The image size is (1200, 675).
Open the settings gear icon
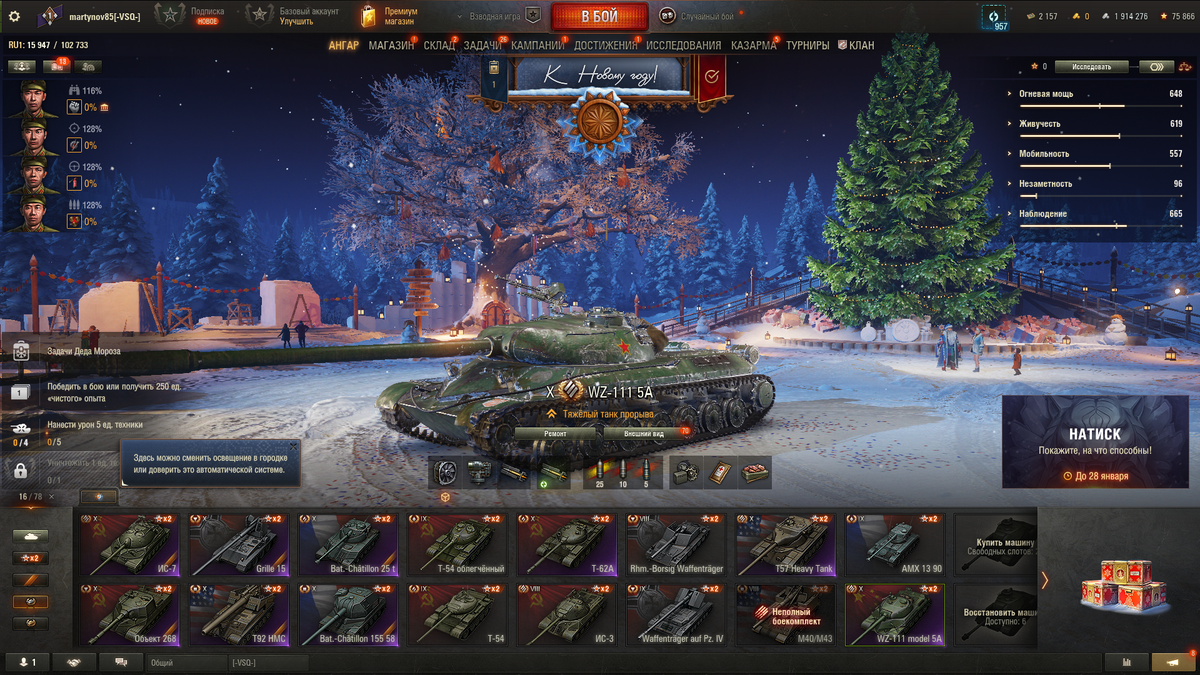coord(14,16)
